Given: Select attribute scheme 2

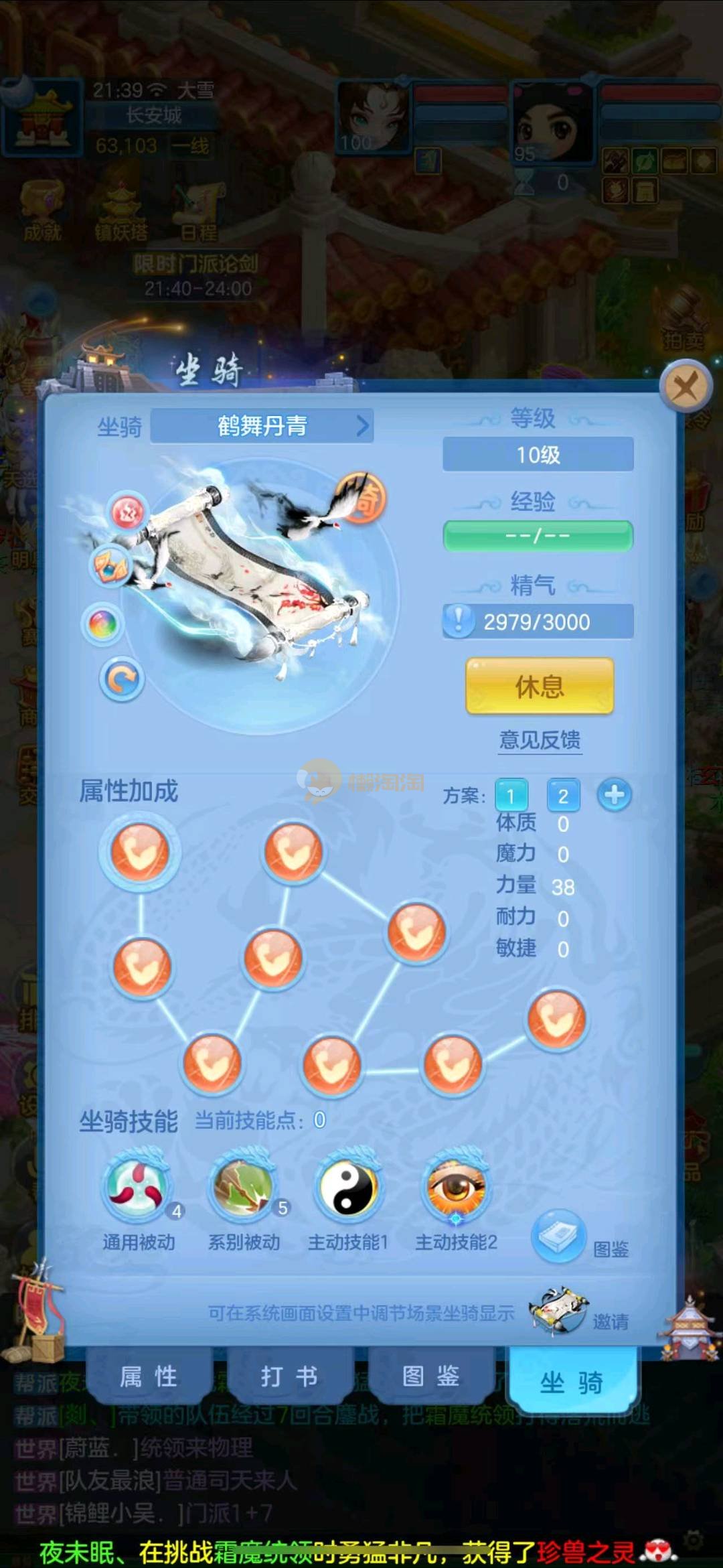Looking at the screenshot, I should (563, 796).
